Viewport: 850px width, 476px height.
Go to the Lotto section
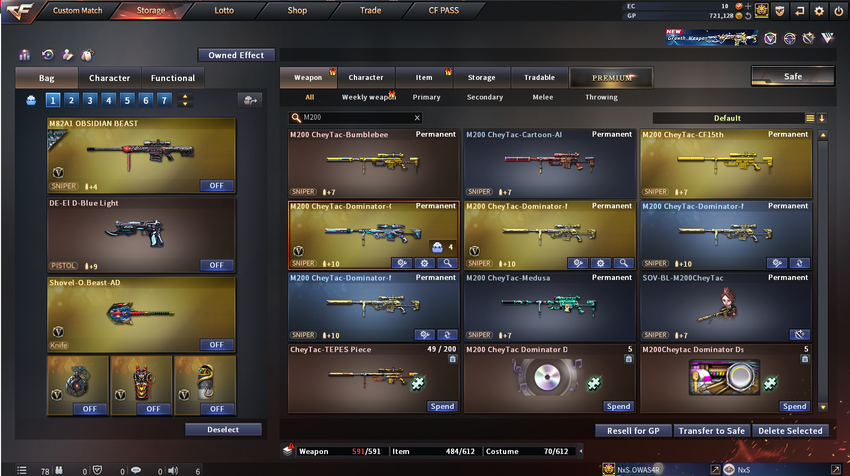click(x=224, y=10)
